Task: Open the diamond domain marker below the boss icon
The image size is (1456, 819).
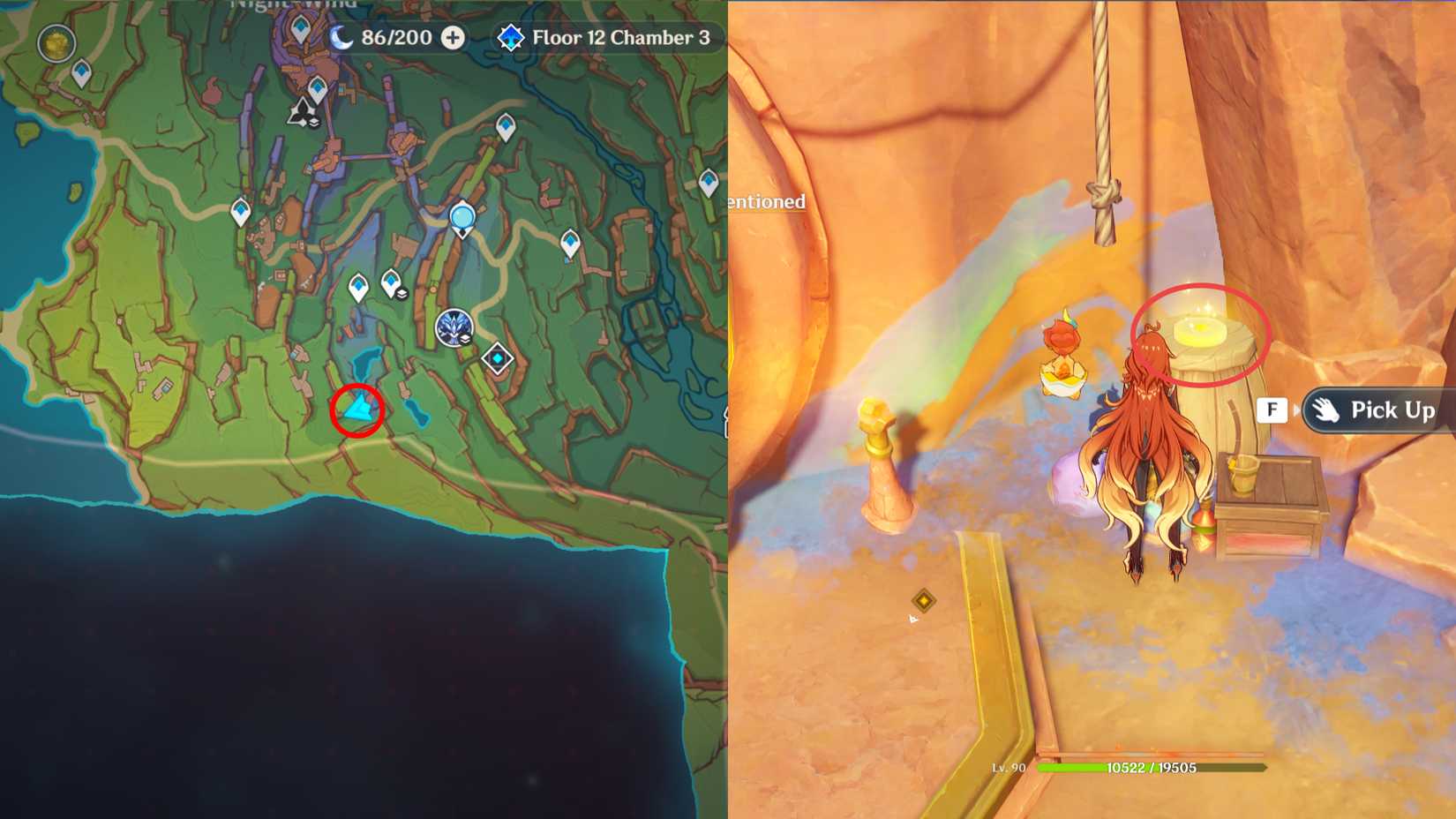Action: (x=498, y=357)
